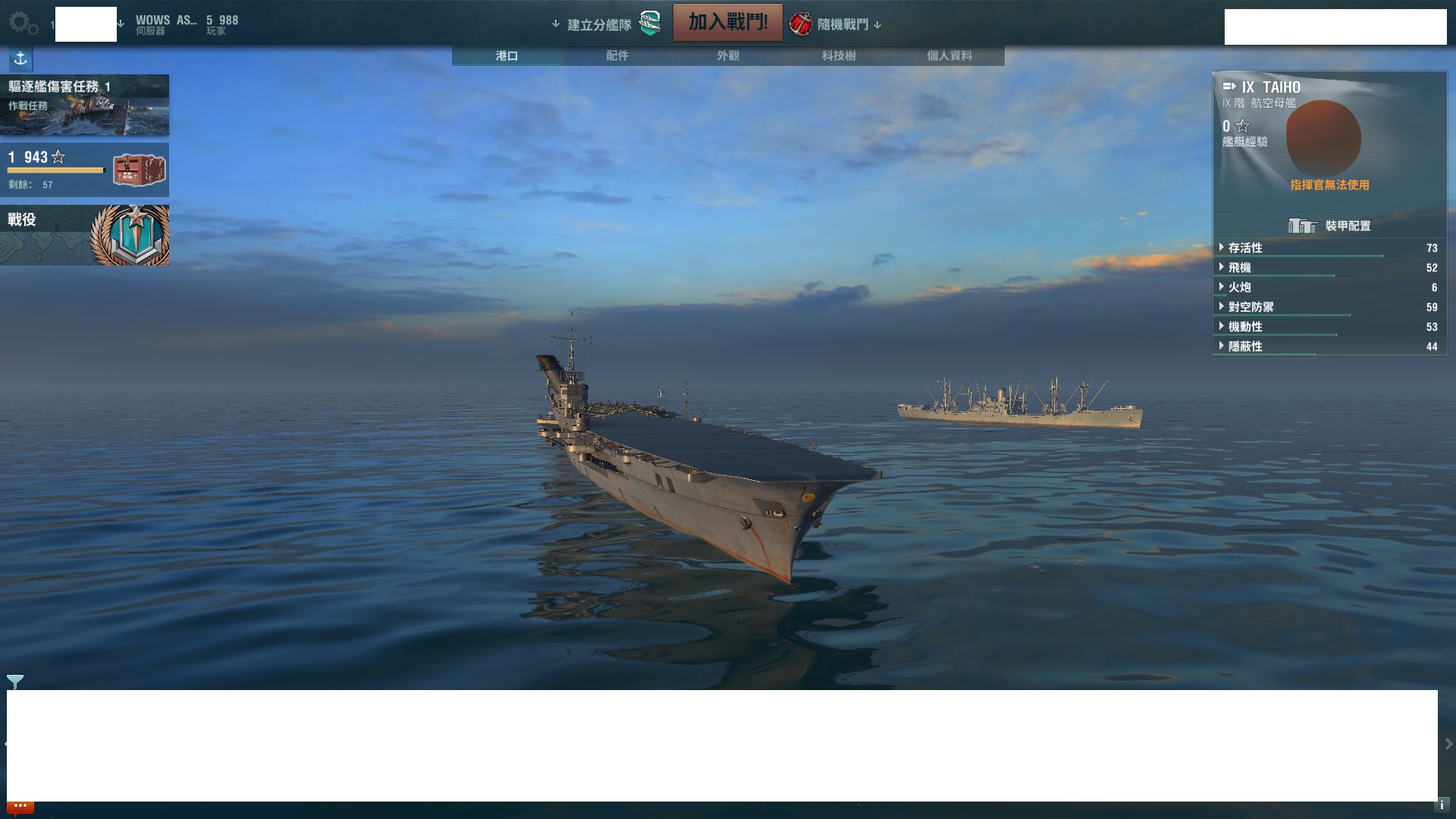Open the 隨機戰鬥 battle type dropdown
1456x819 pixels.
(842, 25)
